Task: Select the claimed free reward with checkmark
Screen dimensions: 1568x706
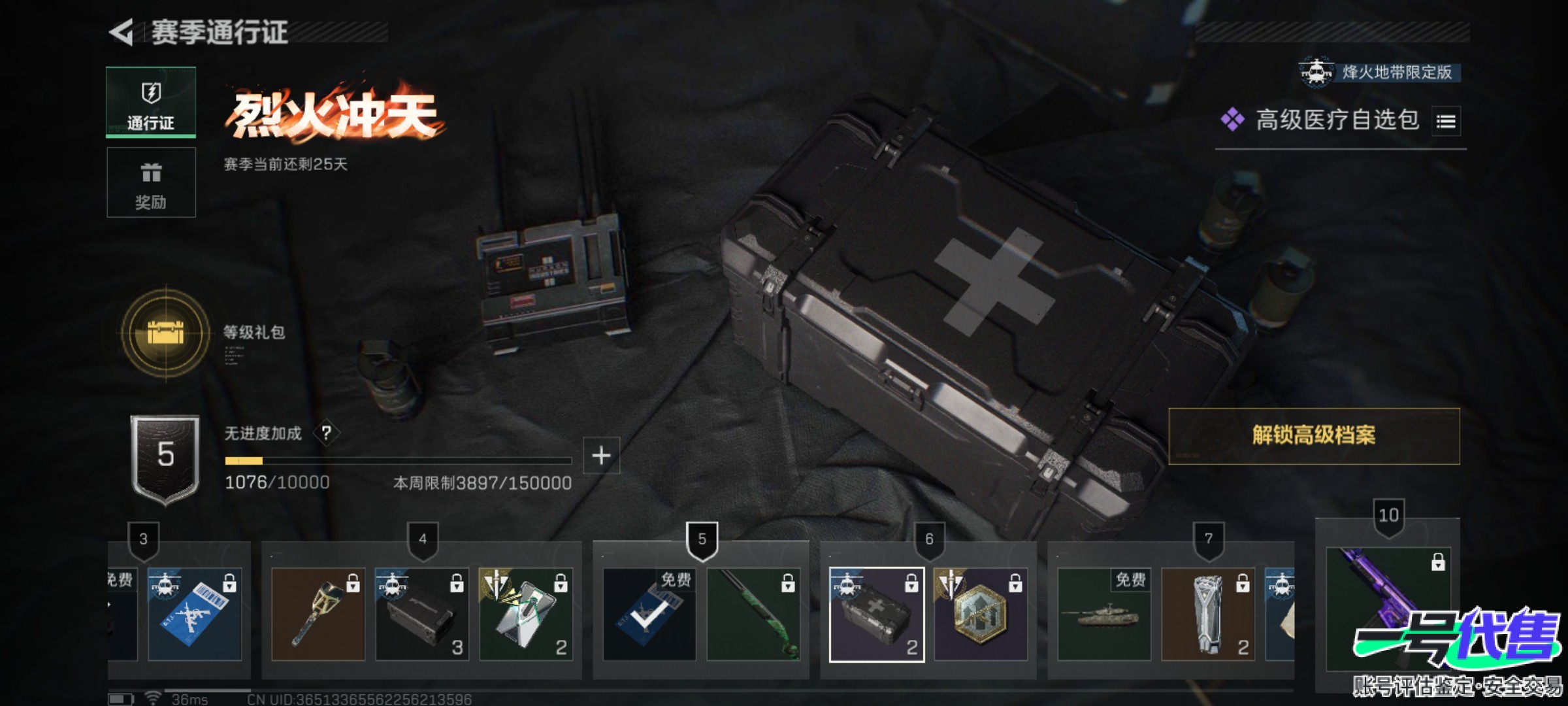Action: point(649,614)
